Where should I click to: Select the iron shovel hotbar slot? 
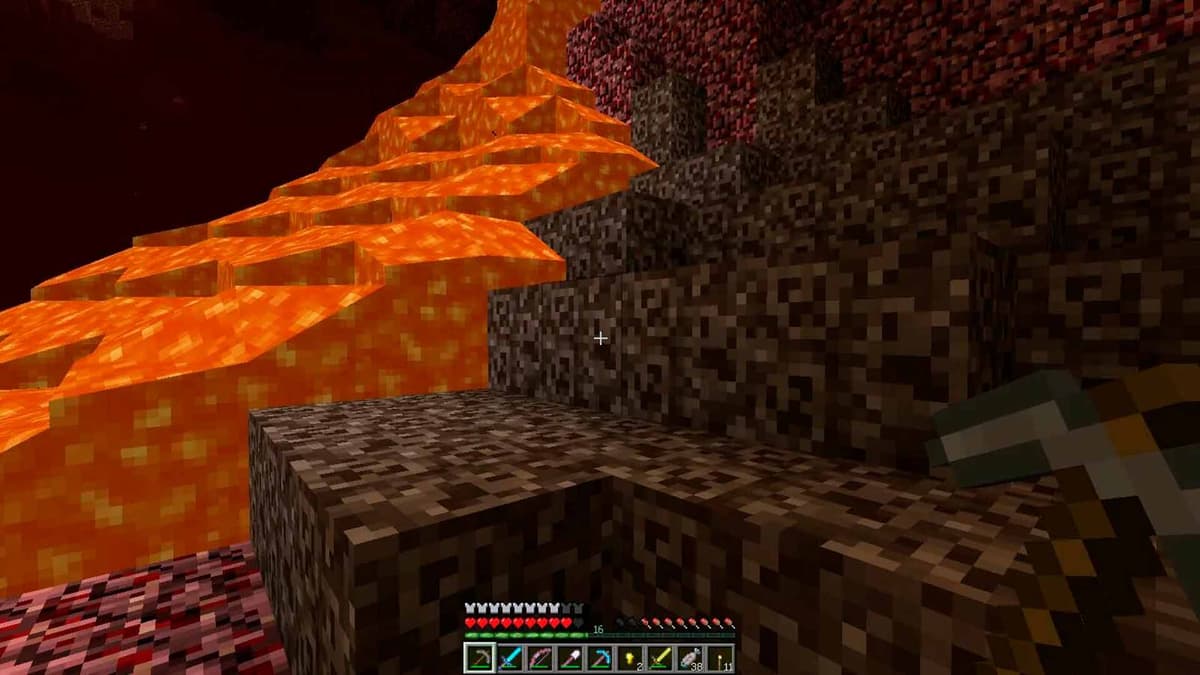tap(569, 658)
